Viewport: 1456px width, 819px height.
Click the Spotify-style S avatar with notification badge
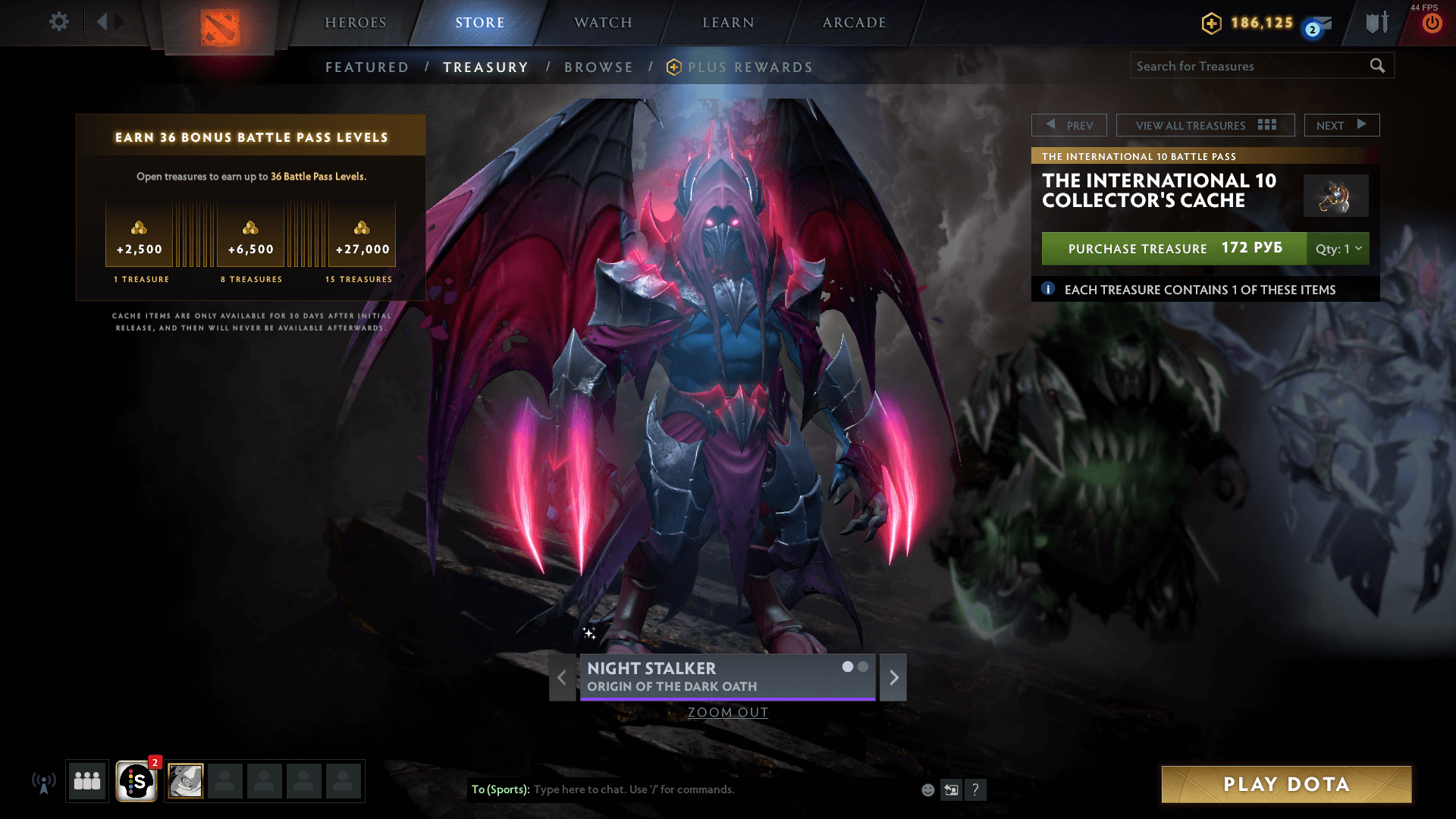136,780
